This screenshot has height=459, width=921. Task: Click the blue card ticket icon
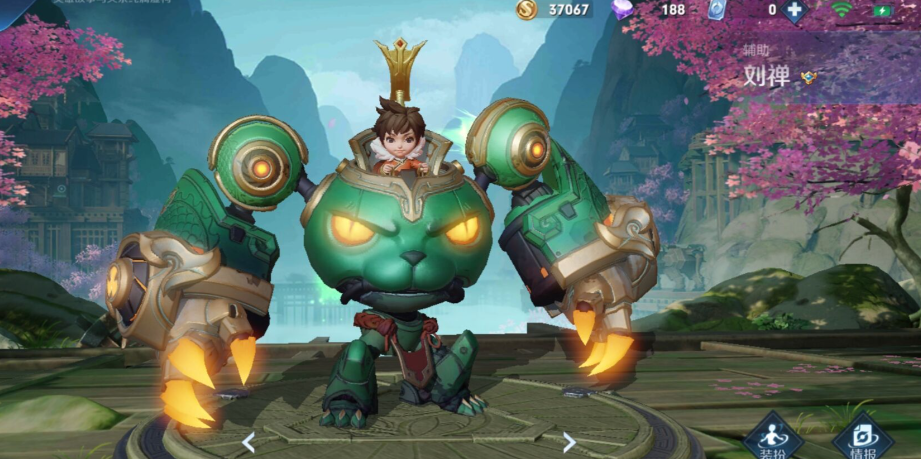tap(715, 10)
